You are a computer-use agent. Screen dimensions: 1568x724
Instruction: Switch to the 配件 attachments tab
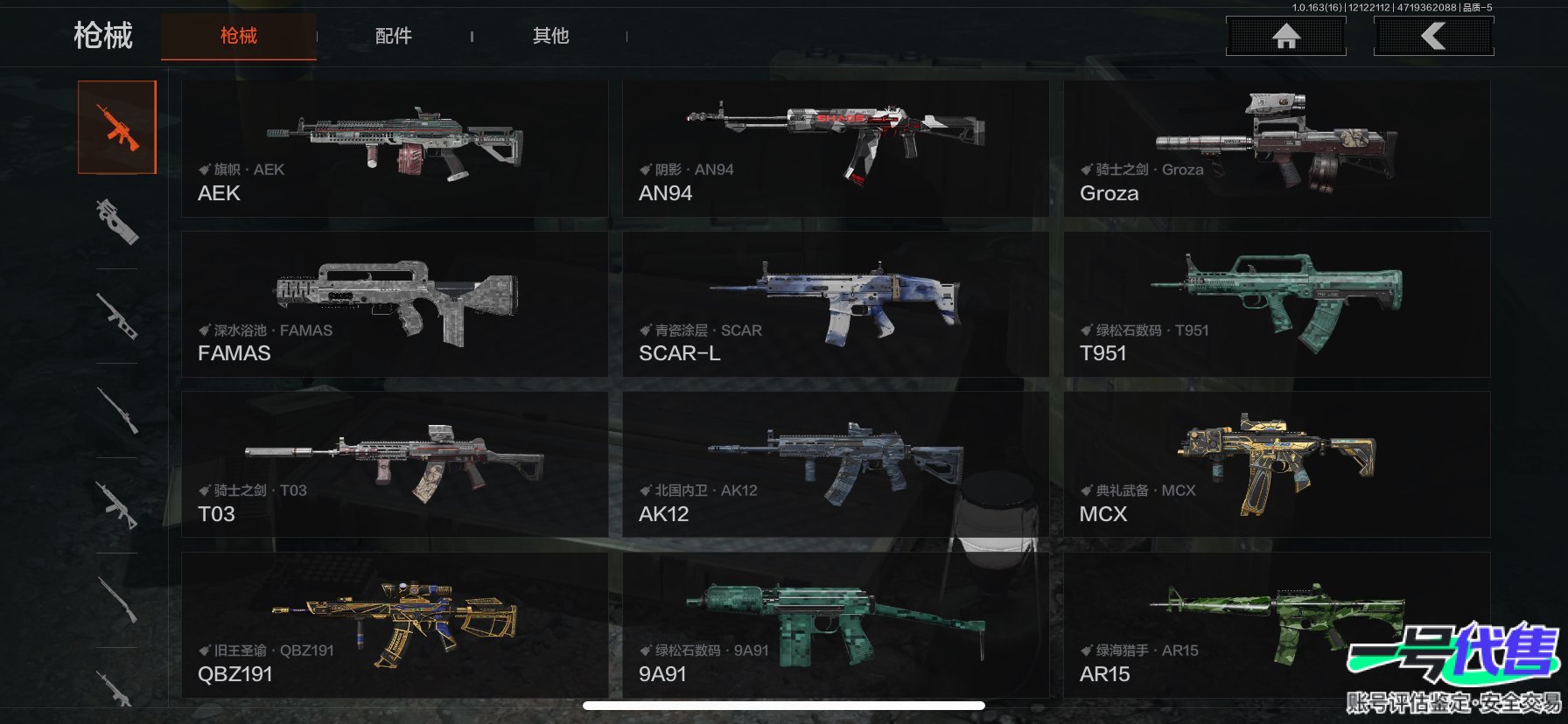pos(393,36)
